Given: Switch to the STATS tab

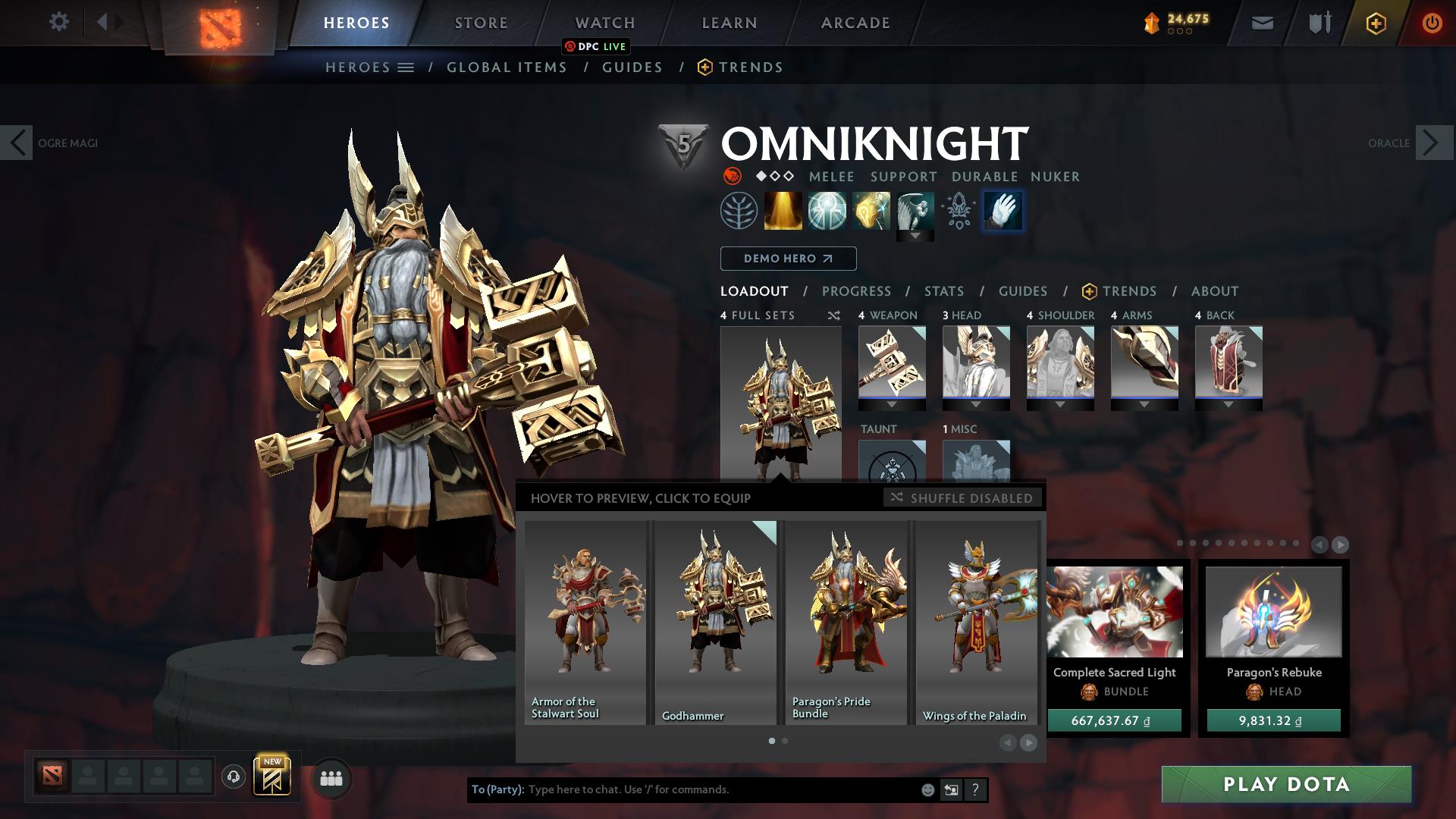Looking at the screenshot, I should click(943, 290).
